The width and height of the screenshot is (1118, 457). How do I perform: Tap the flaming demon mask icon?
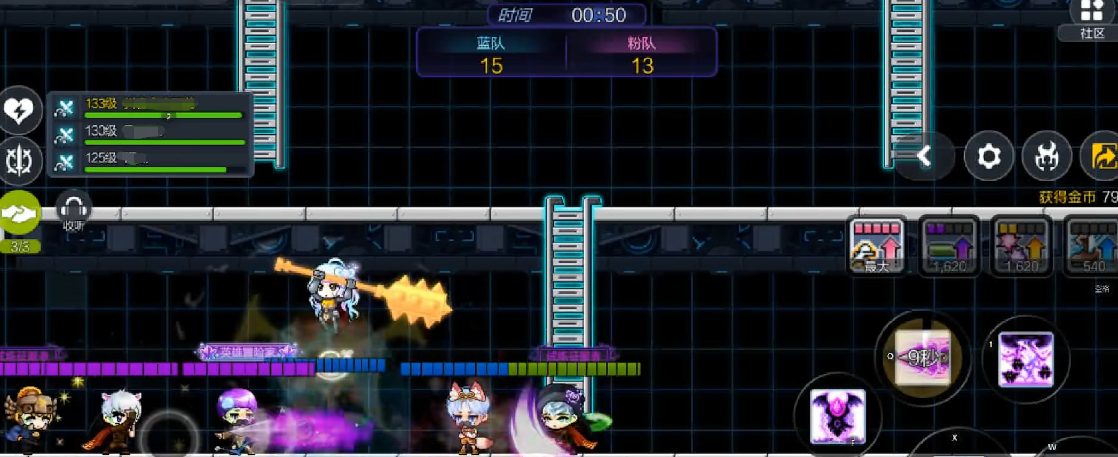(1046, 156)
